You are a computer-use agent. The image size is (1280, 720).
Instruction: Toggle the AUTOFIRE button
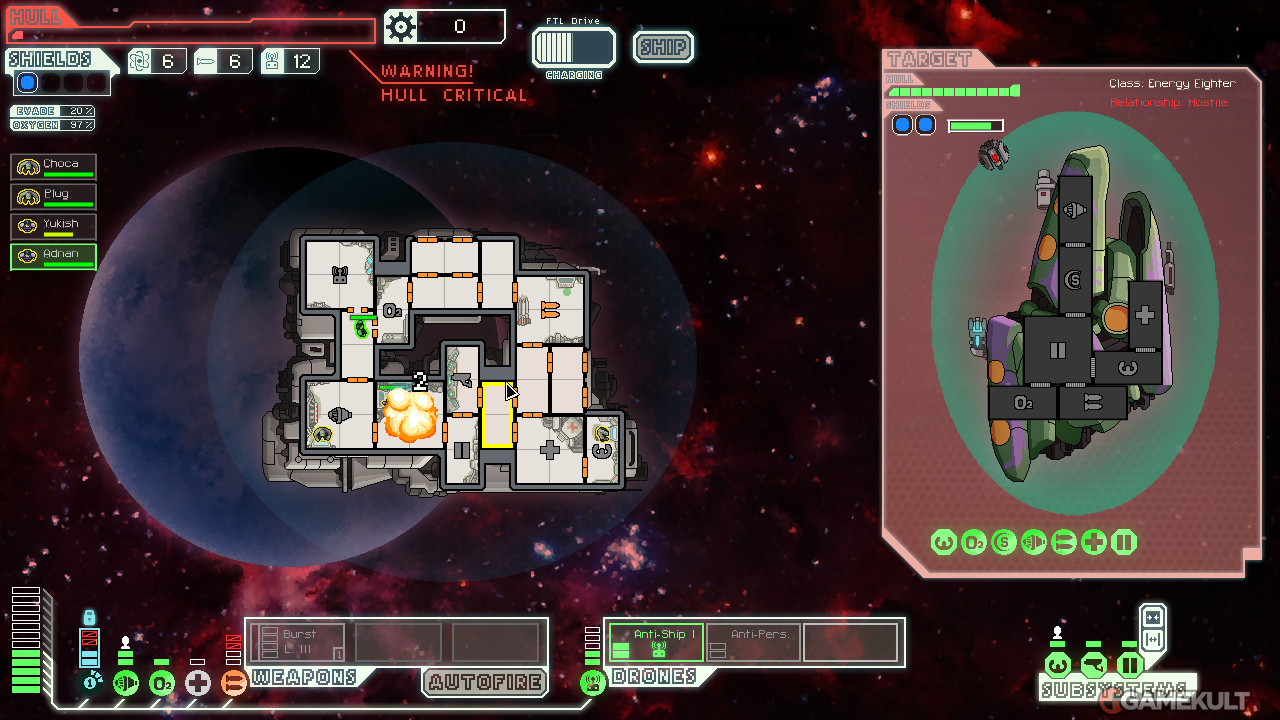(485, 683)
